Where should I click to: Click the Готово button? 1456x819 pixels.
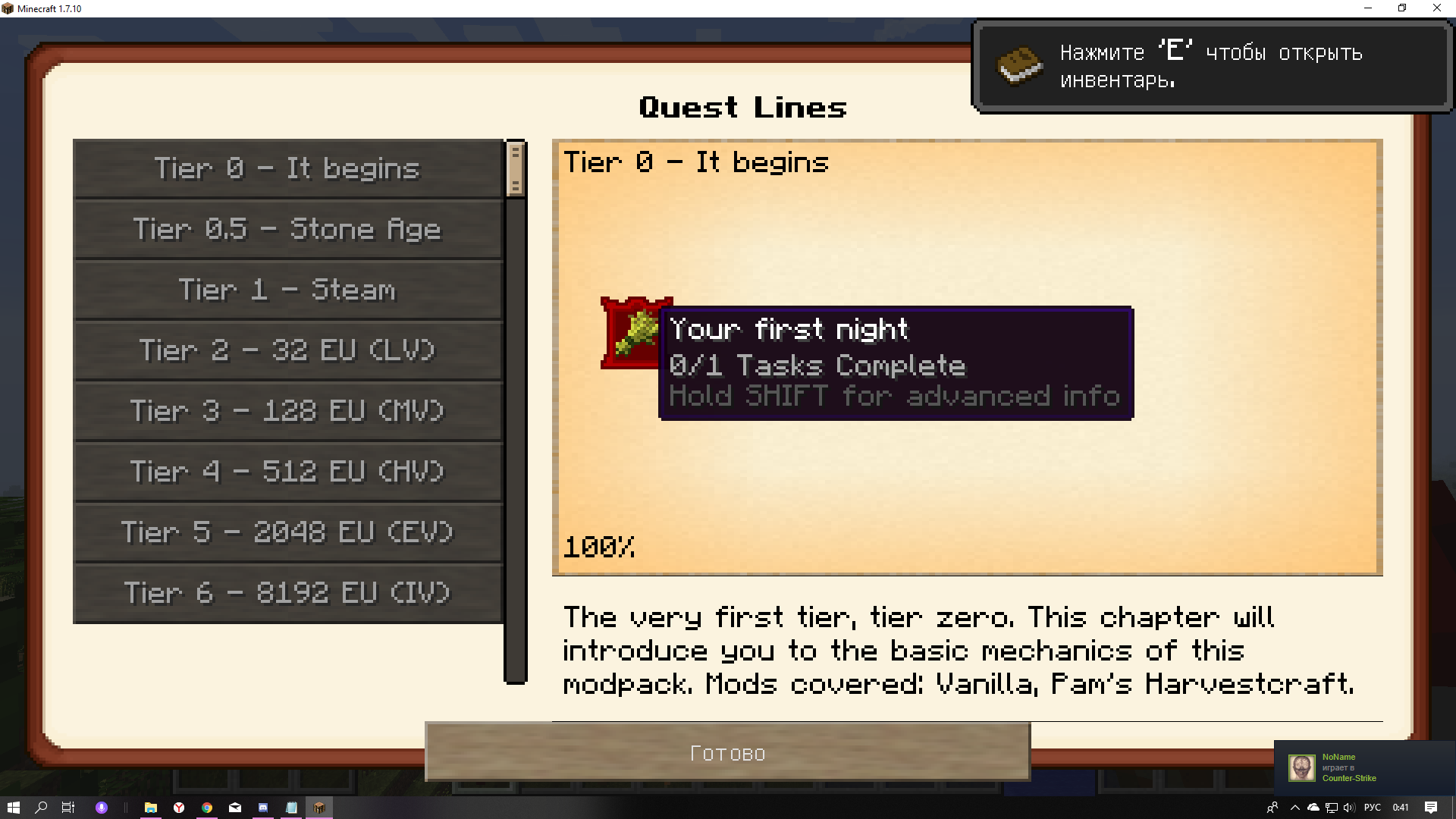click(727, 752)
